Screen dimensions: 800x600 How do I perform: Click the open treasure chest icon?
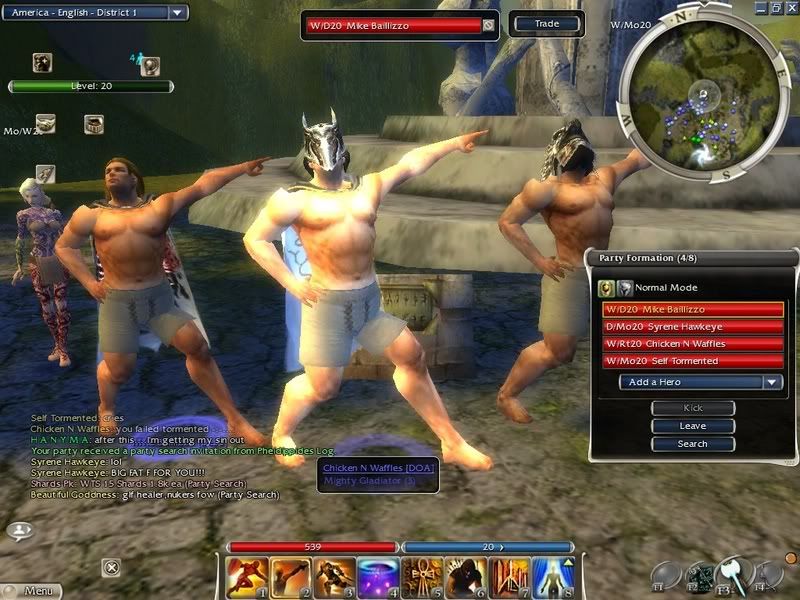tap(93, 124)
